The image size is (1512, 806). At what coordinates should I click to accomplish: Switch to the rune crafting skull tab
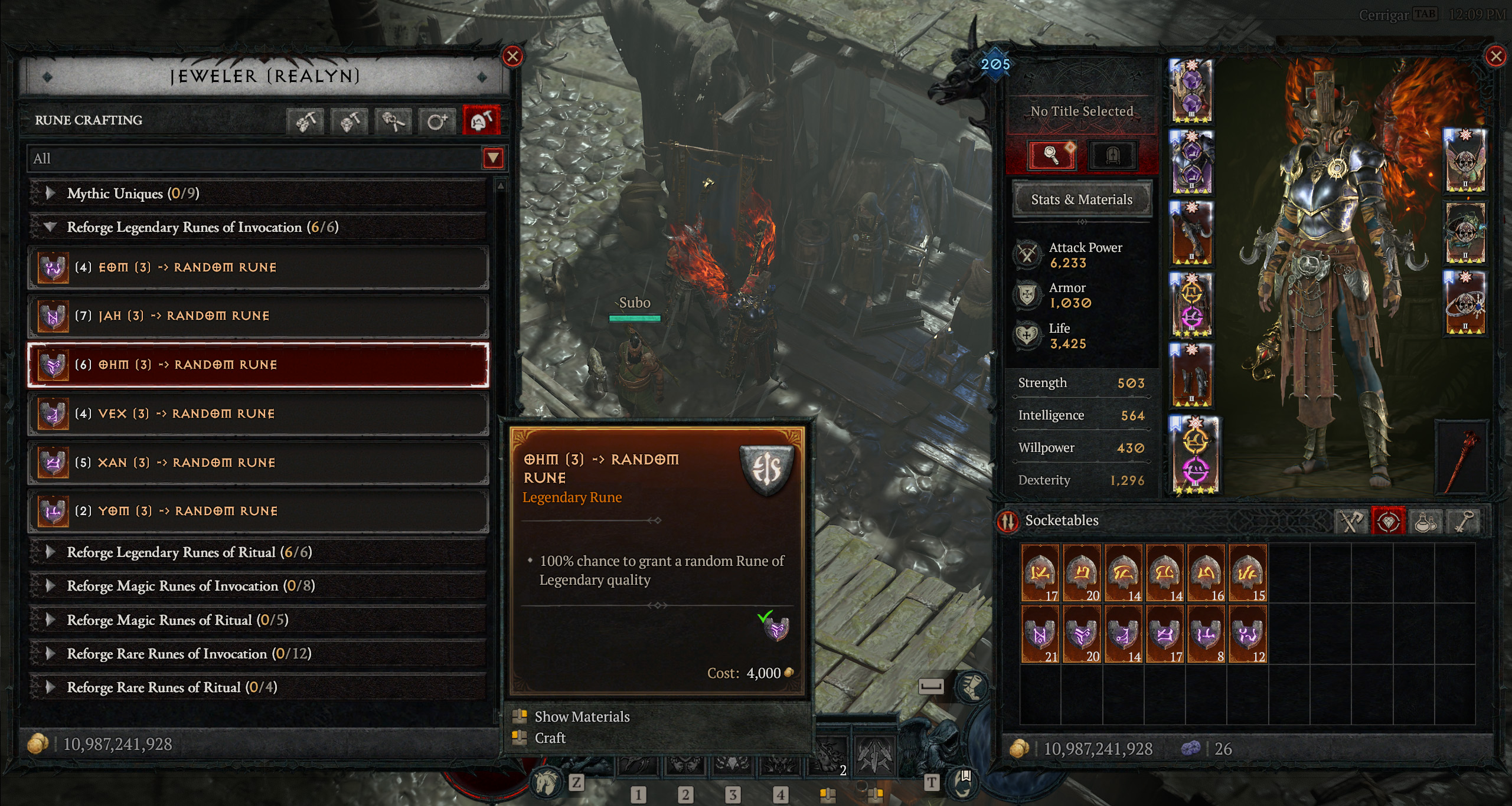pyautogui.click(x=481, y=121)
